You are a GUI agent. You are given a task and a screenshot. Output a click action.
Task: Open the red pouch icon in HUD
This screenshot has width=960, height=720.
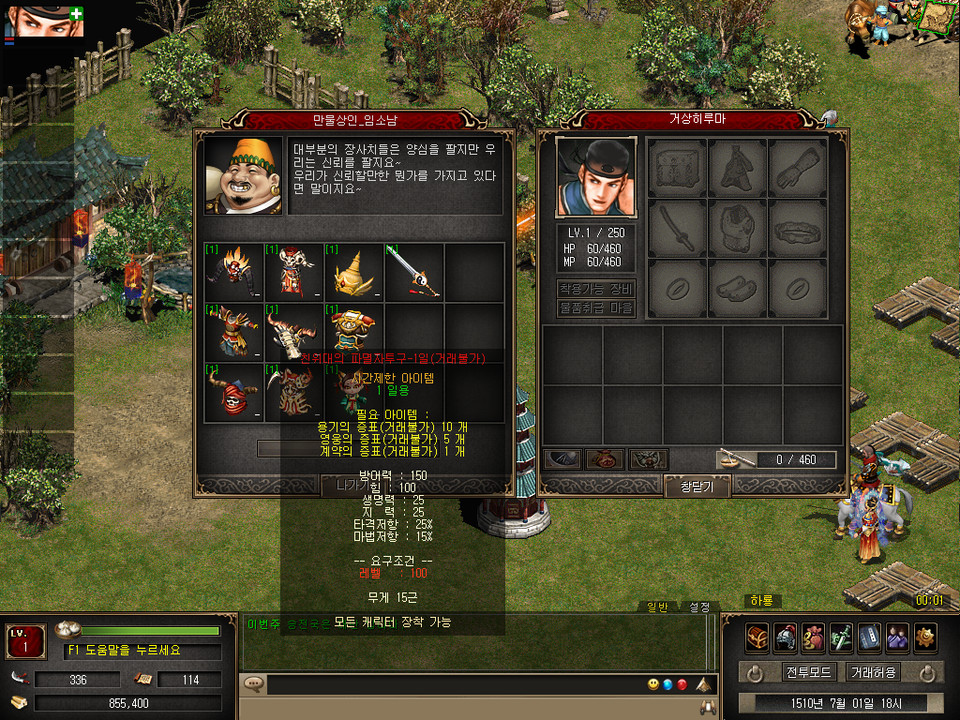point(813,637)
